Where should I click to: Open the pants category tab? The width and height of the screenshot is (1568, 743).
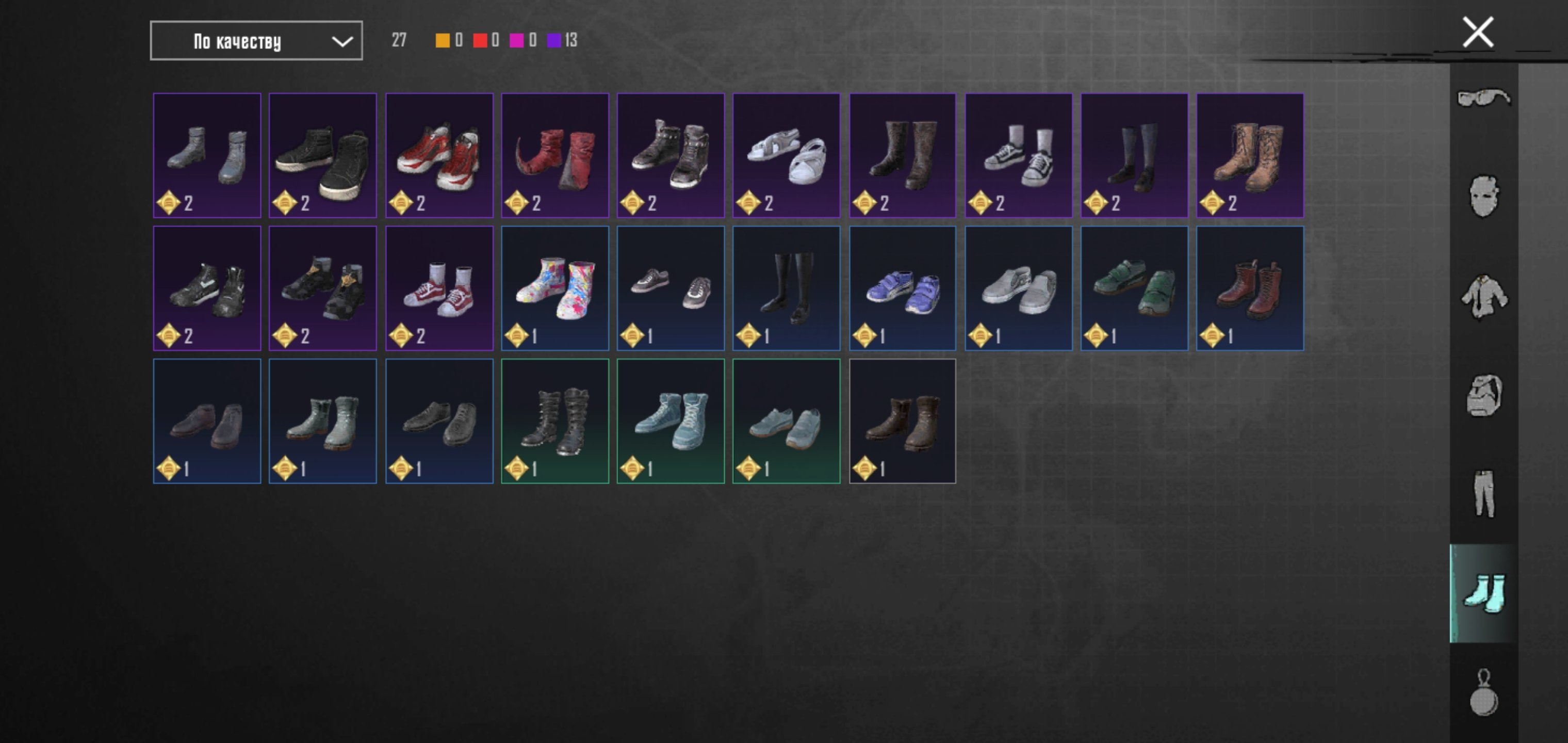click(x=1483, y=494)
